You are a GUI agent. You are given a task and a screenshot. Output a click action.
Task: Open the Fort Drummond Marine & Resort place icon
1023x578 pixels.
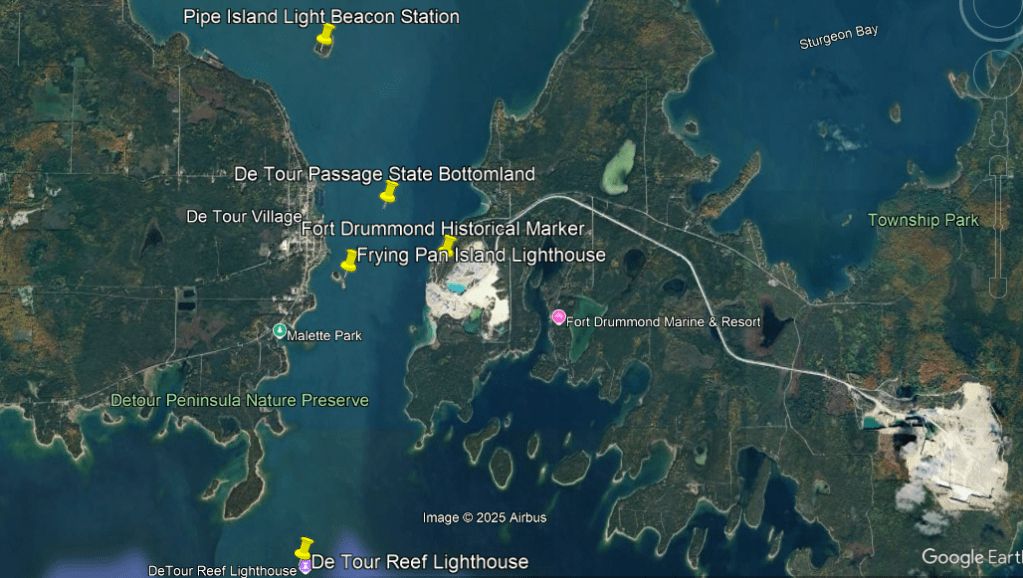click(x=558, y=317)
